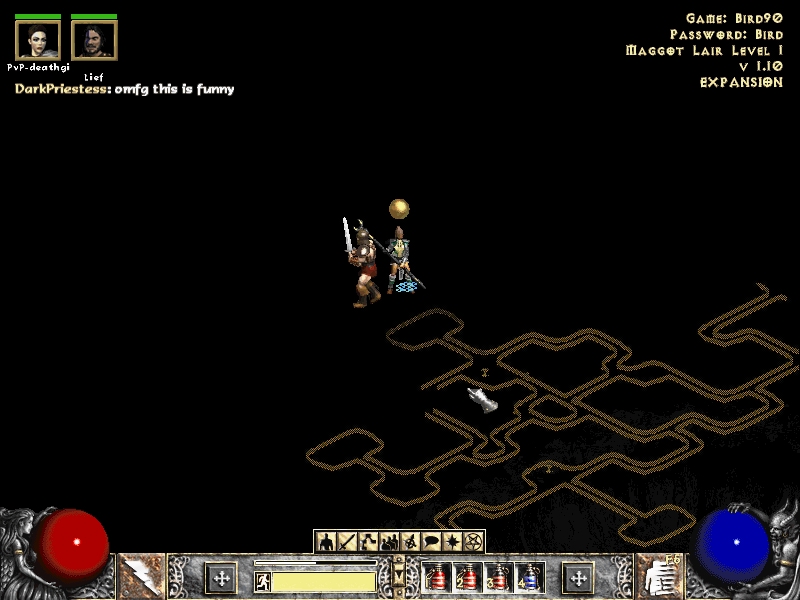Select the PvP-deathgi party portrait
This screenshot has height=600, width=800.
[38, 40]
